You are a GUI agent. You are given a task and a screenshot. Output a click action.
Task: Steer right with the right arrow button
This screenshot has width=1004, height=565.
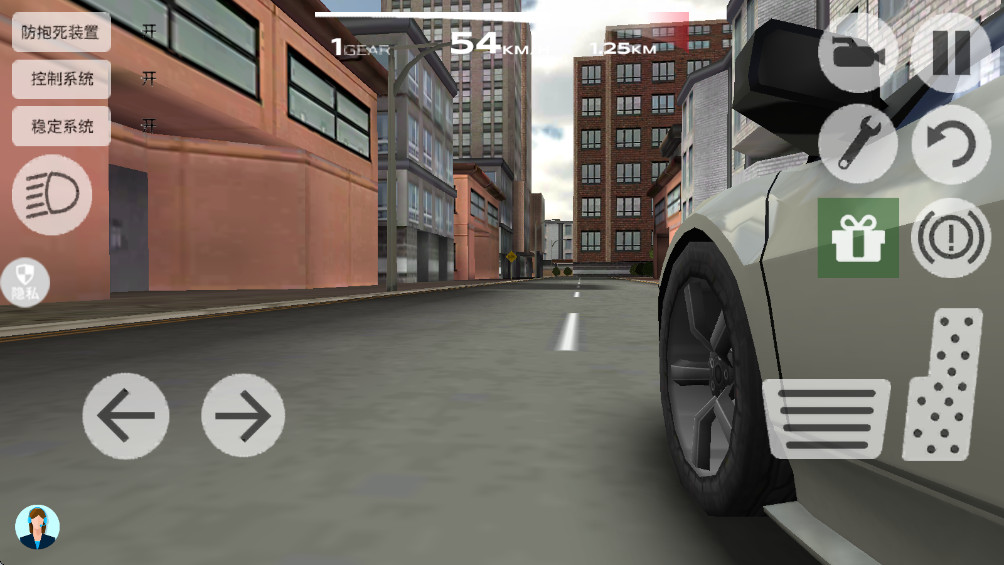pyautogui.click(x=243, y=415)
